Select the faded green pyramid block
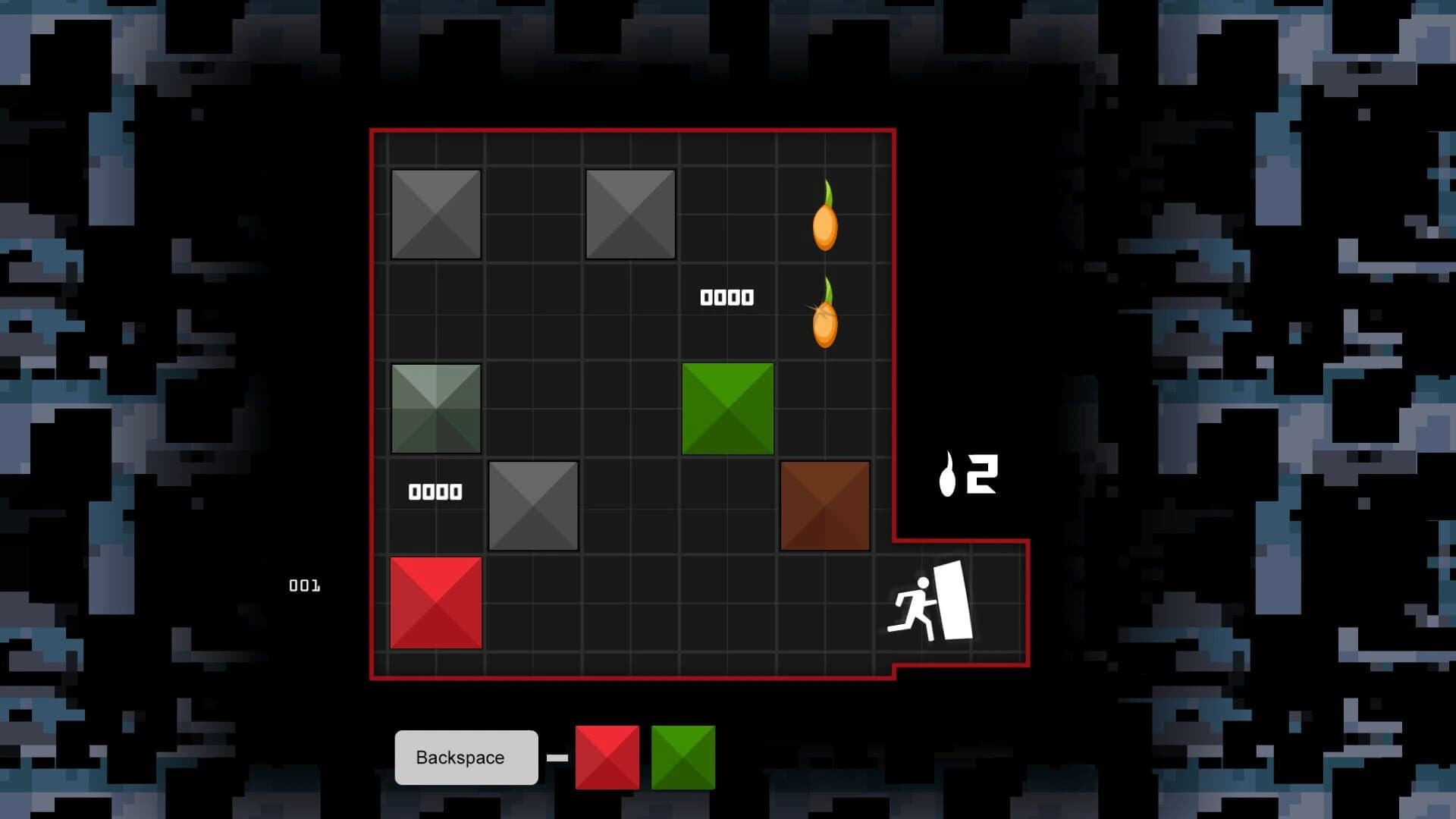The width and height of the screenshot is (1456, 819). (x=436, y=409)
